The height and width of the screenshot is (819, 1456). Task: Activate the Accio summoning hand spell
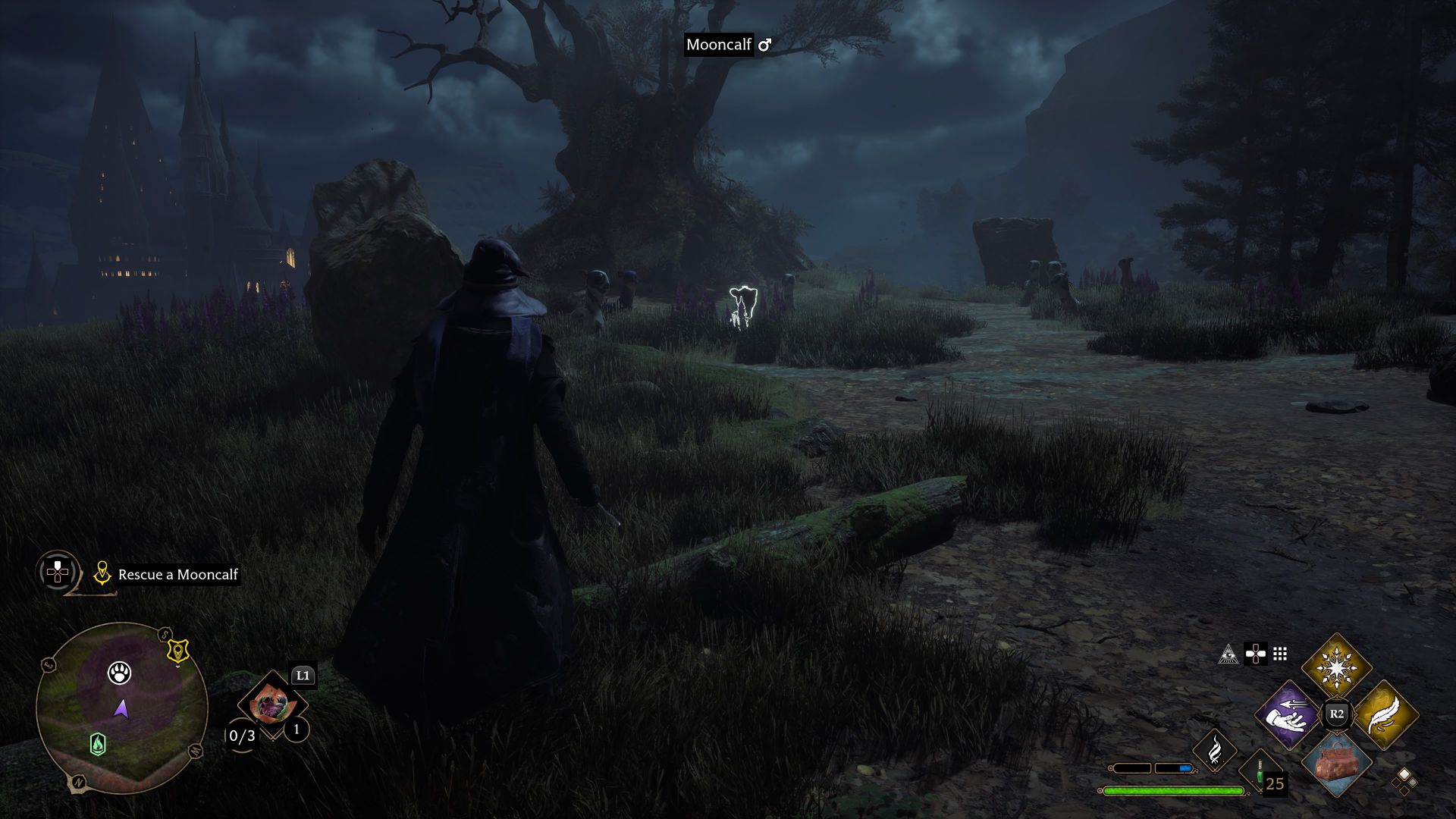tap(1288, 714)
